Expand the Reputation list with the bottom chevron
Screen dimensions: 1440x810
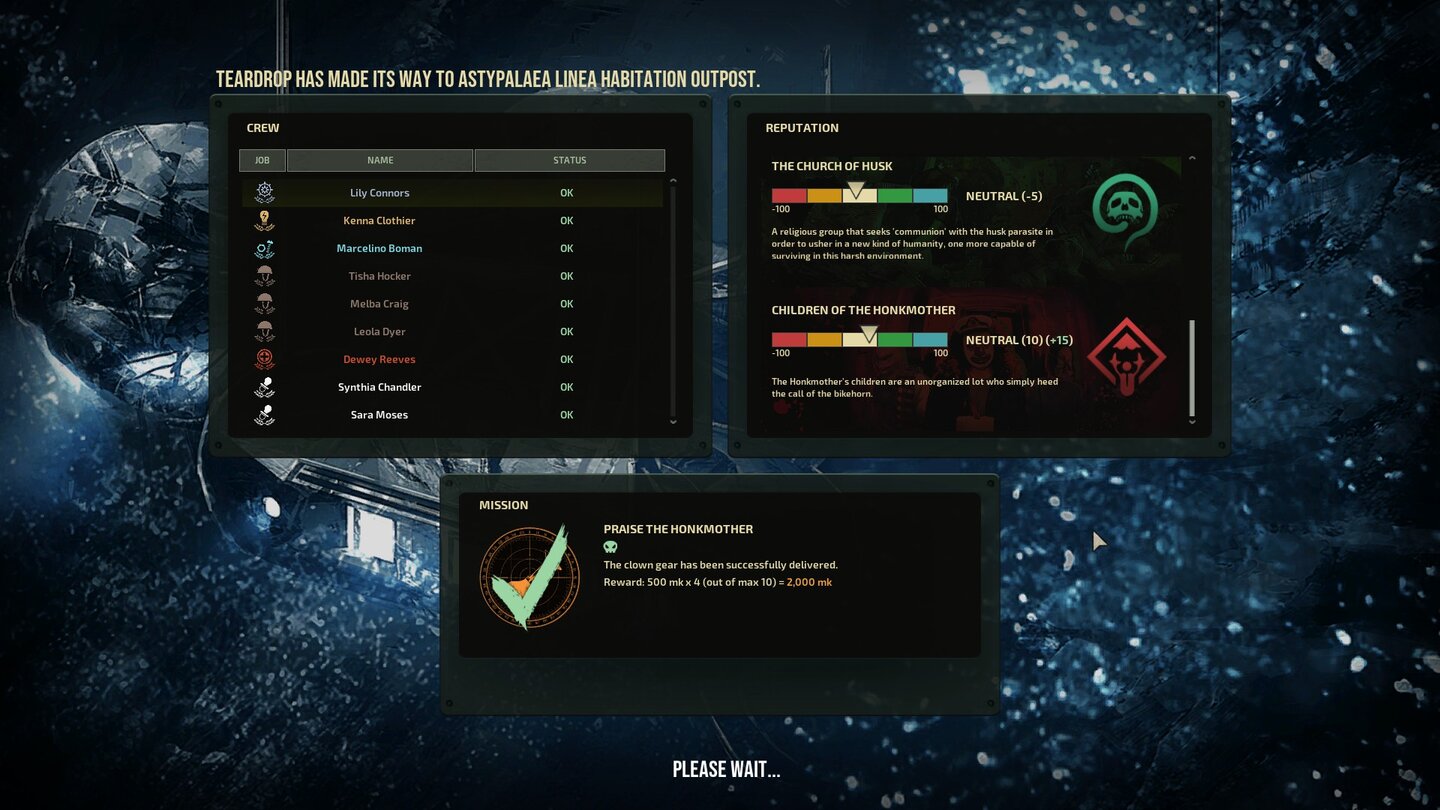coord(1192,421)
